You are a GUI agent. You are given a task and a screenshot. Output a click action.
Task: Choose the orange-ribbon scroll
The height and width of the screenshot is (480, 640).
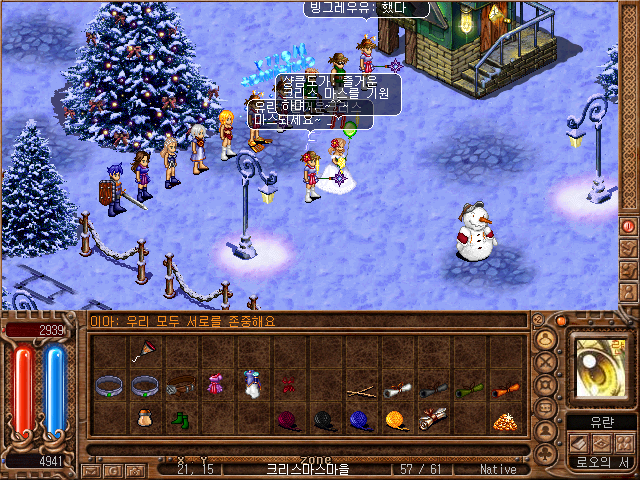tap(505, 388)
